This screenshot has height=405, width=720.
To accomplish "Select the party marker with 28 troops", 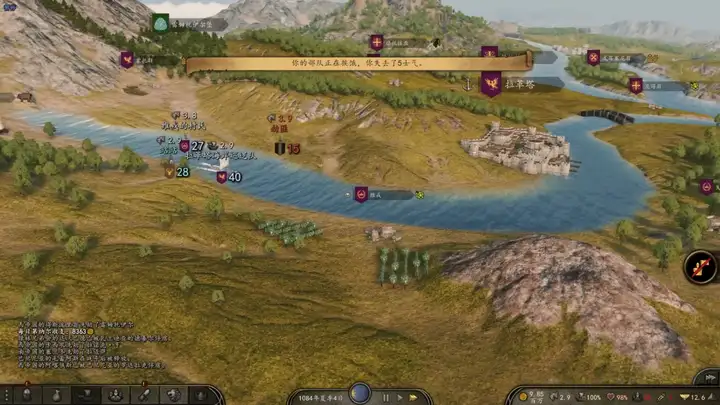I will (x=170, y=172).
